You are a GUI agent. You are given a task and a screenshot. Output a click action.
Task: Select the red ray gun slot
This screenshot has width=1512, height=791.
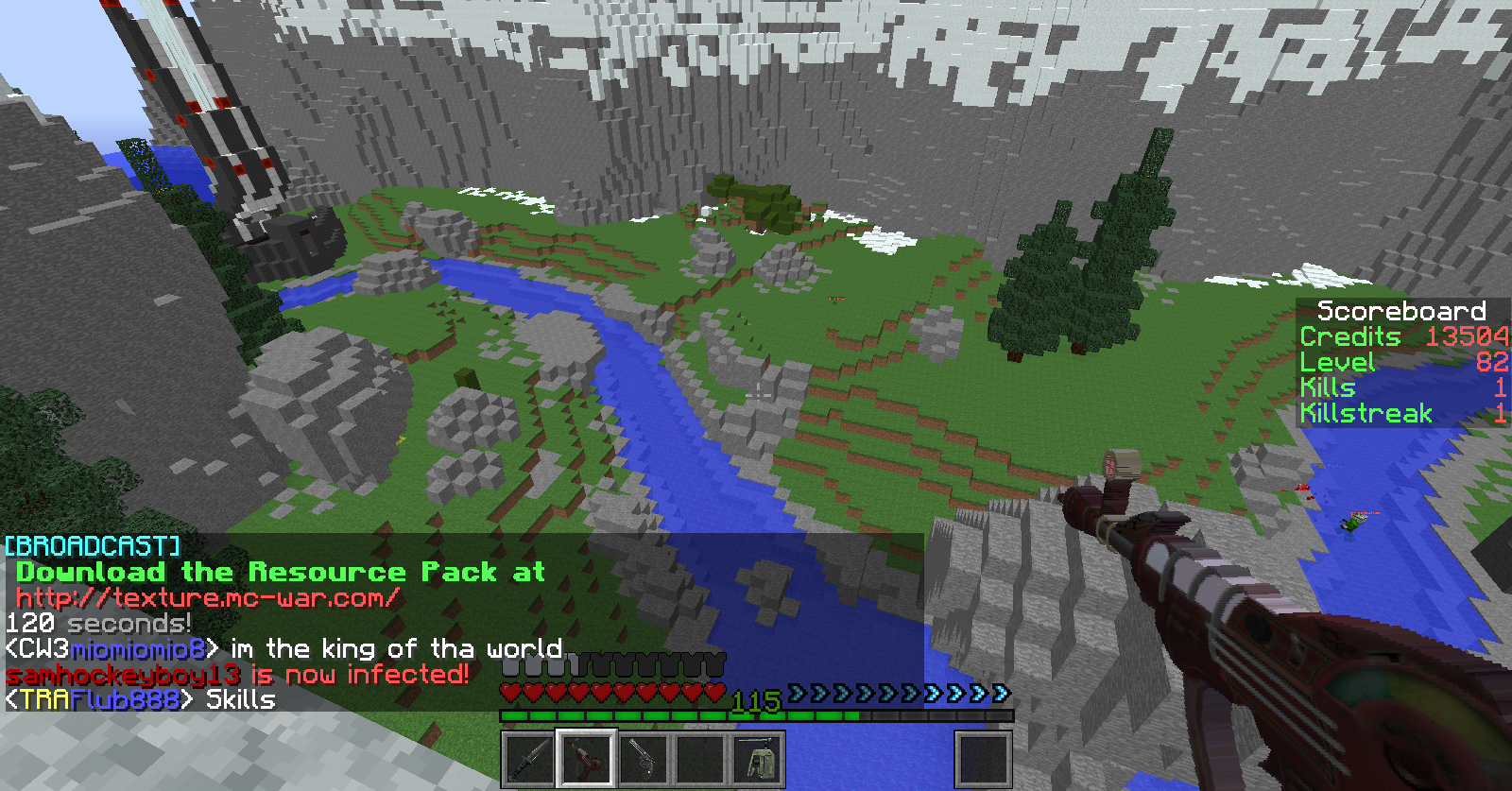(x=586, y=758)
